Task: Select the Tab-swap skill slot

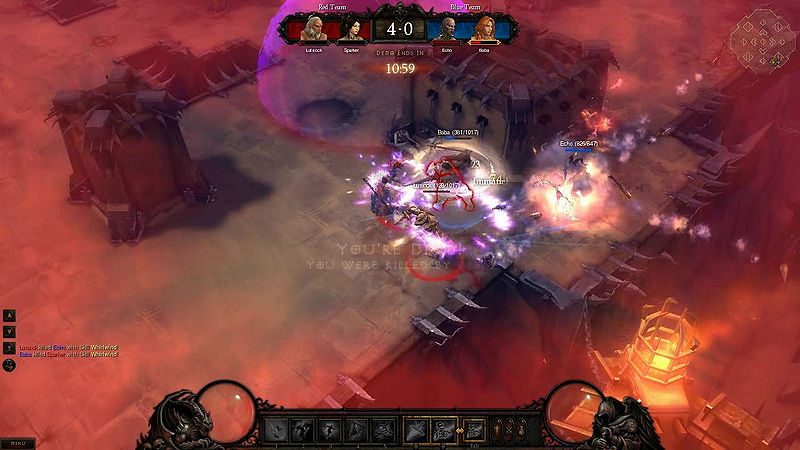Action: (476, 430)
